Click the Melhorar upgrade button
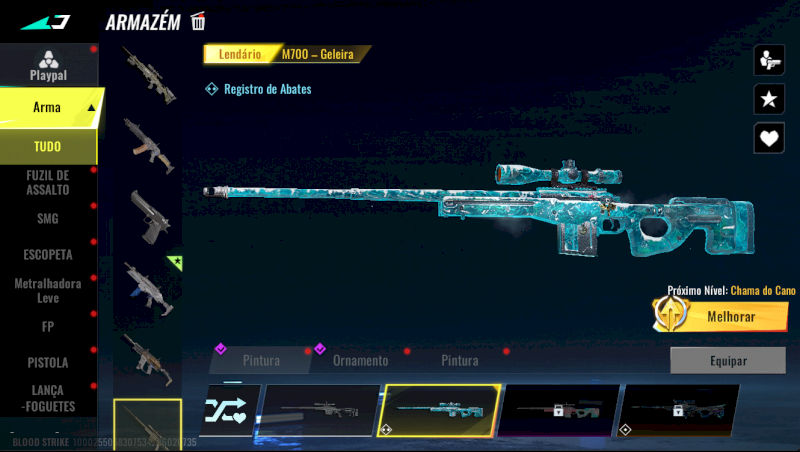800x452 pixels. click(x=718, y=316)
